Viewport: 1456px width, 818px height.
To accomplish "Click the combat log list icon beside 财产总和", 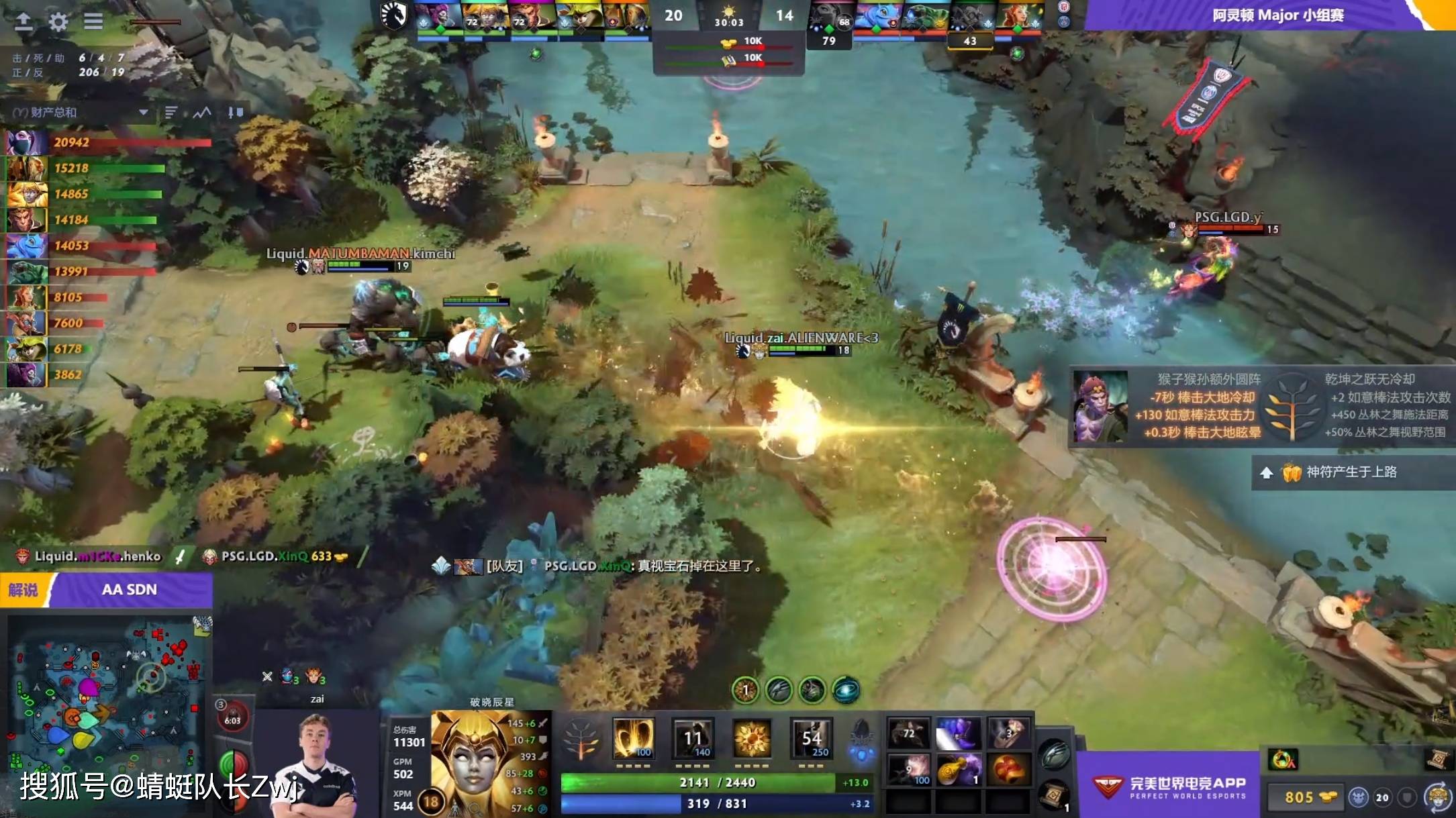I will pos(173,113).
